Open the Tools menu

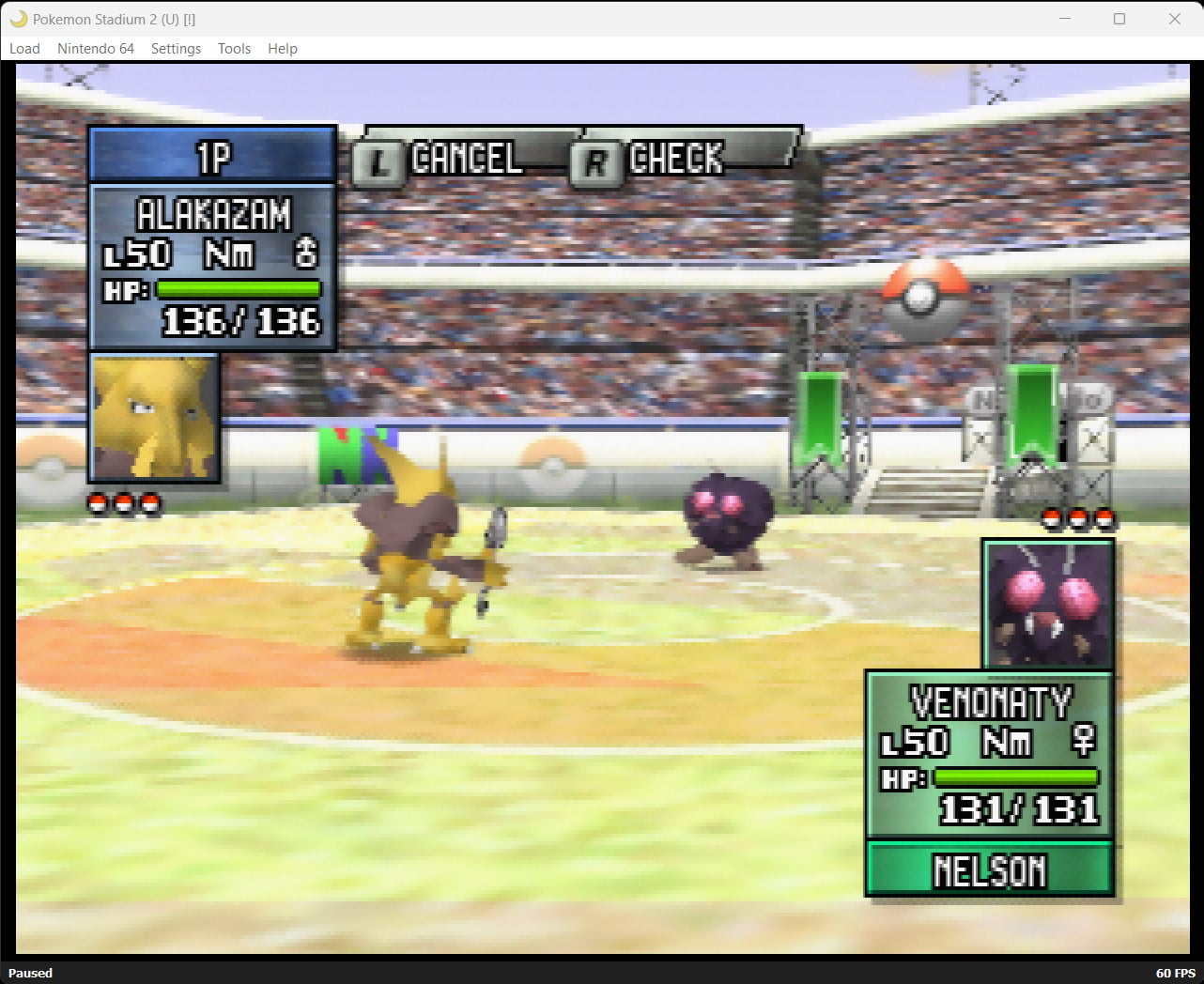(x=233, y=48)
